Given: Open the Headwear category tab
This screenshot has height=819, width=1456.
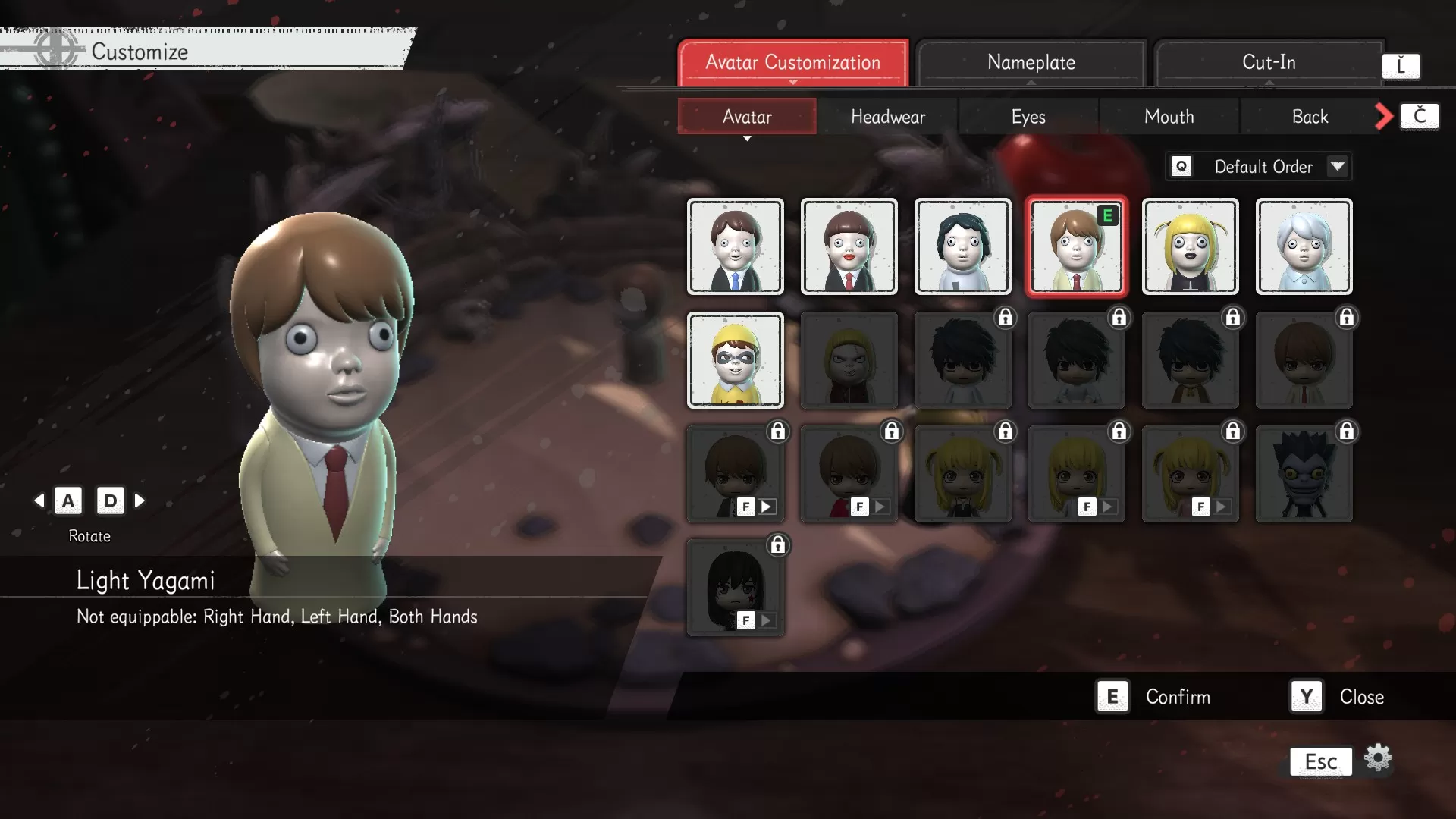Looking at the screenshot, I should 887,116.
